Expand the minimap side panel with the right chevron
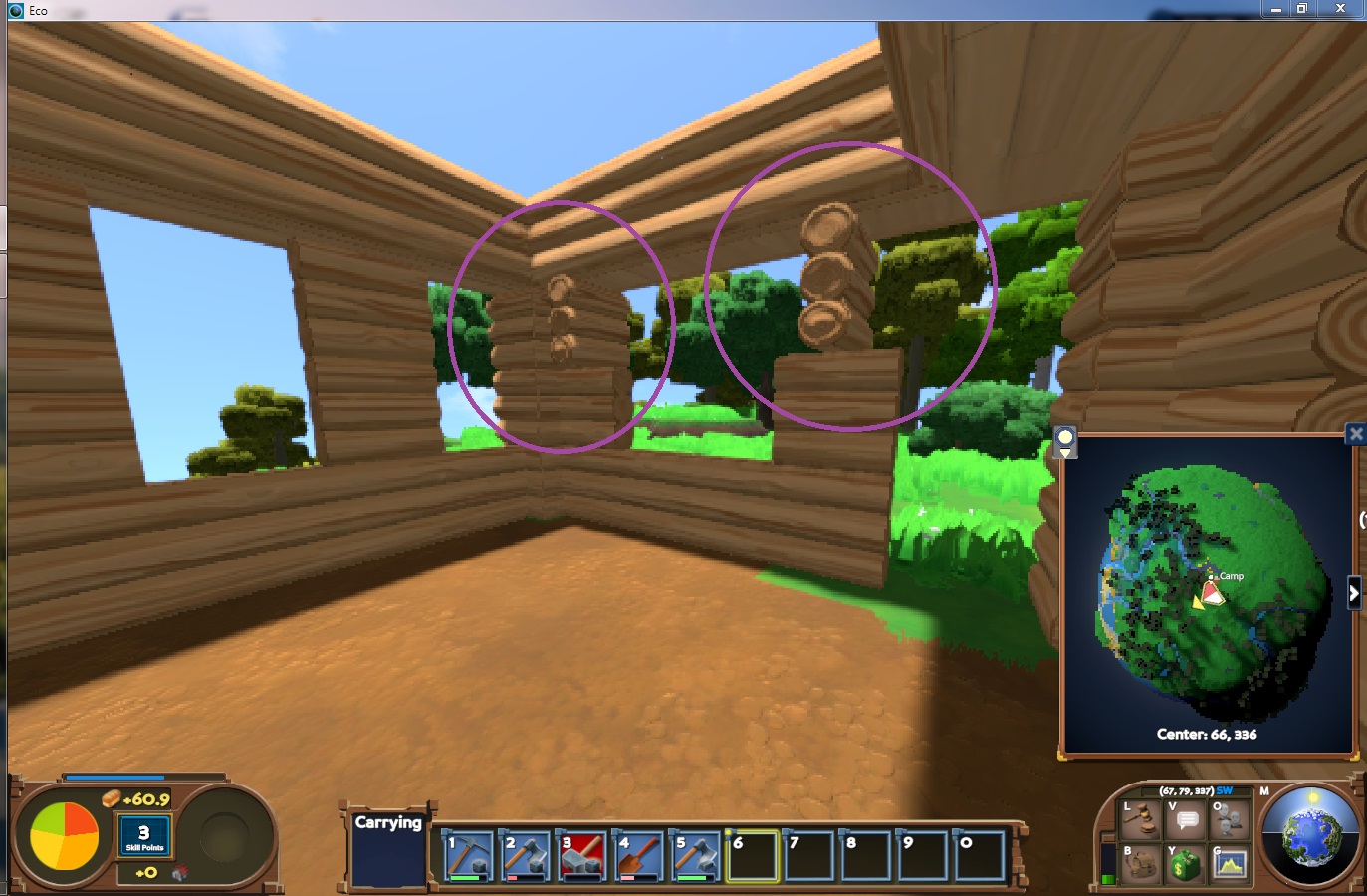The image size is (1367, 896). click(1354, 592)
